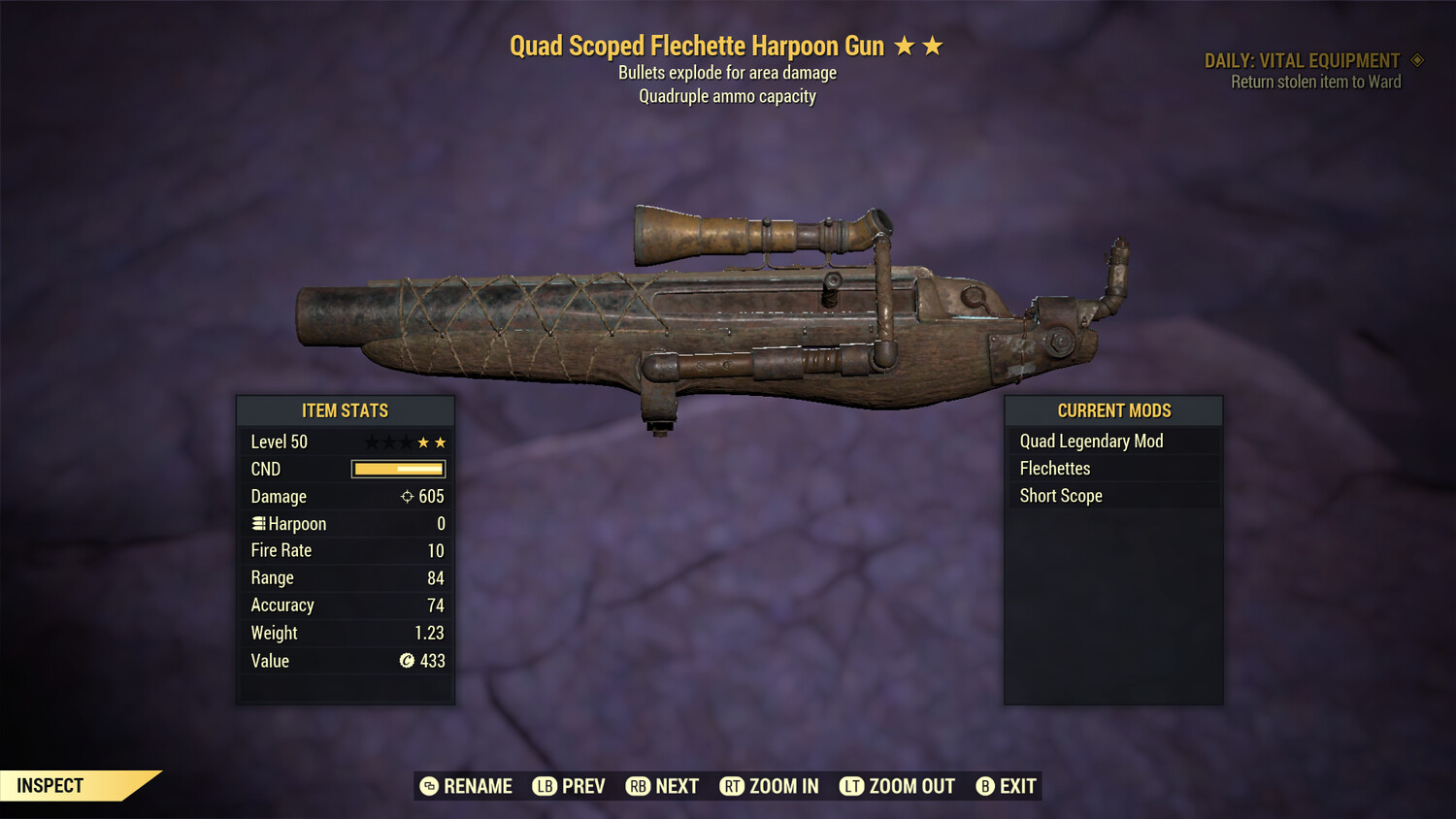Select the harpoon ammo type icon

[258, 523]
